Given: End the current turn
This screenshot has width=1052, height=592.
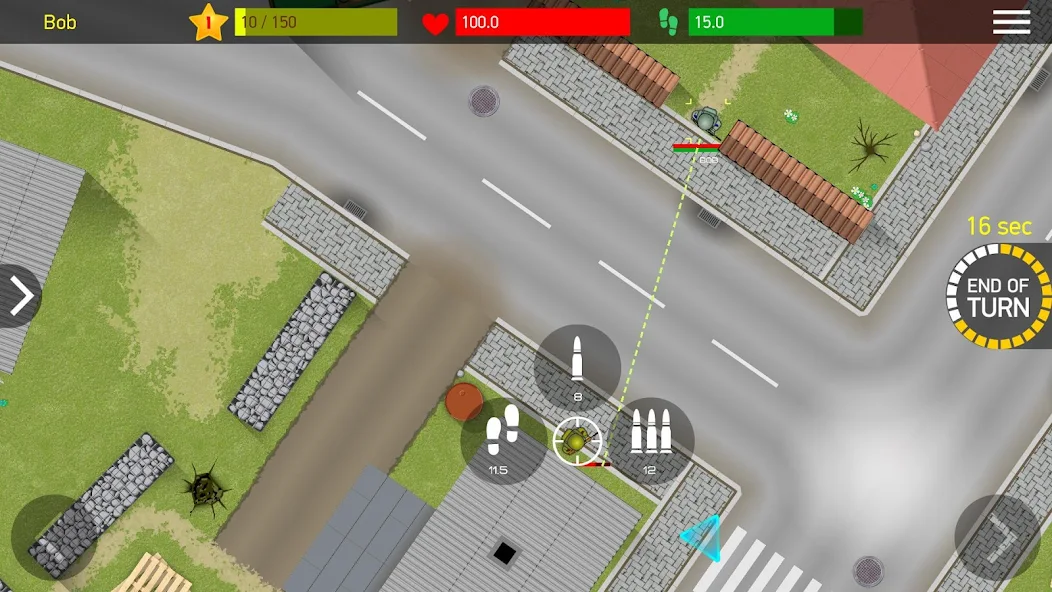Looking at the screenshot, I should pyautogui.click(x=997, y=297).
